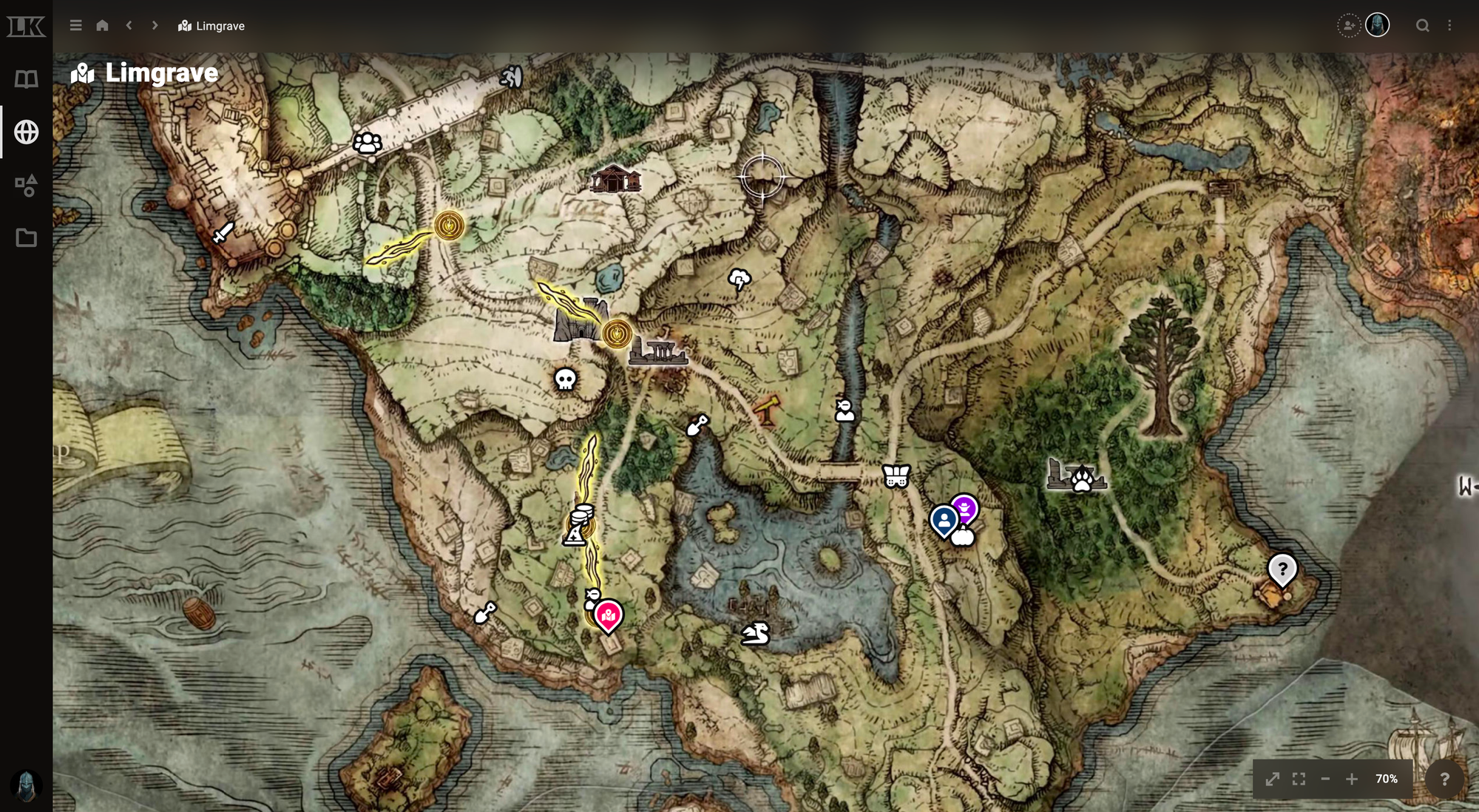Select the globe map icon in the sidebar

[27, 133]
